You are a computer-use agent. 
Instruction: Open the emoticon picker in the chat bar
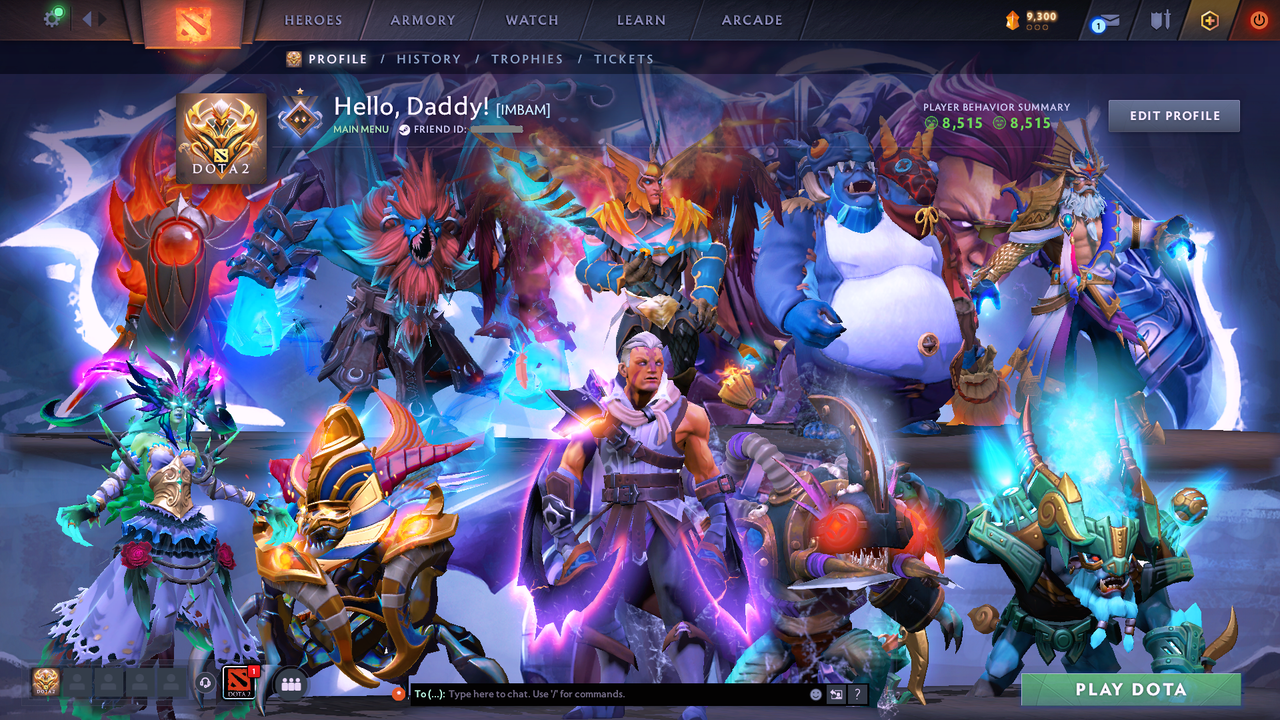tap(816, 694)
